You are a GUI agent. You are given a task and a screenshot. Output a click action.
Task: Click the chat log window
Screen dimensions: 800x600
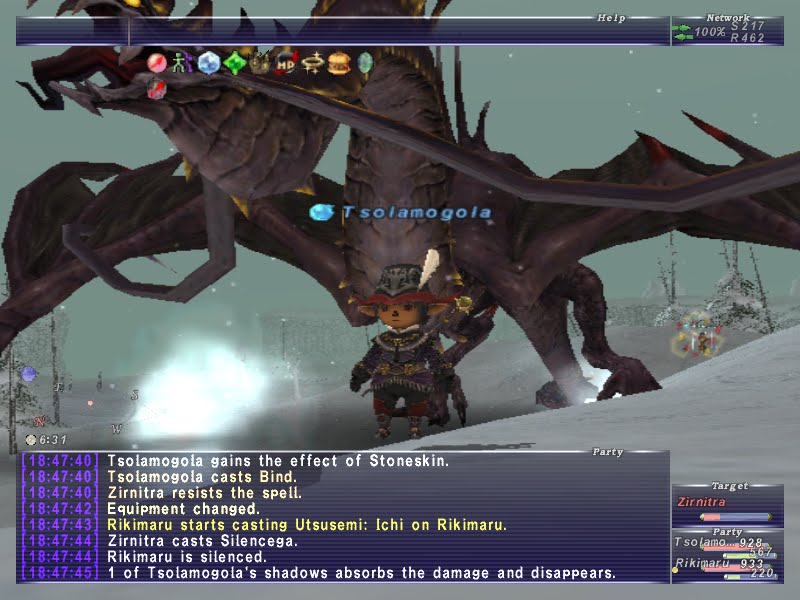(340, 517)
